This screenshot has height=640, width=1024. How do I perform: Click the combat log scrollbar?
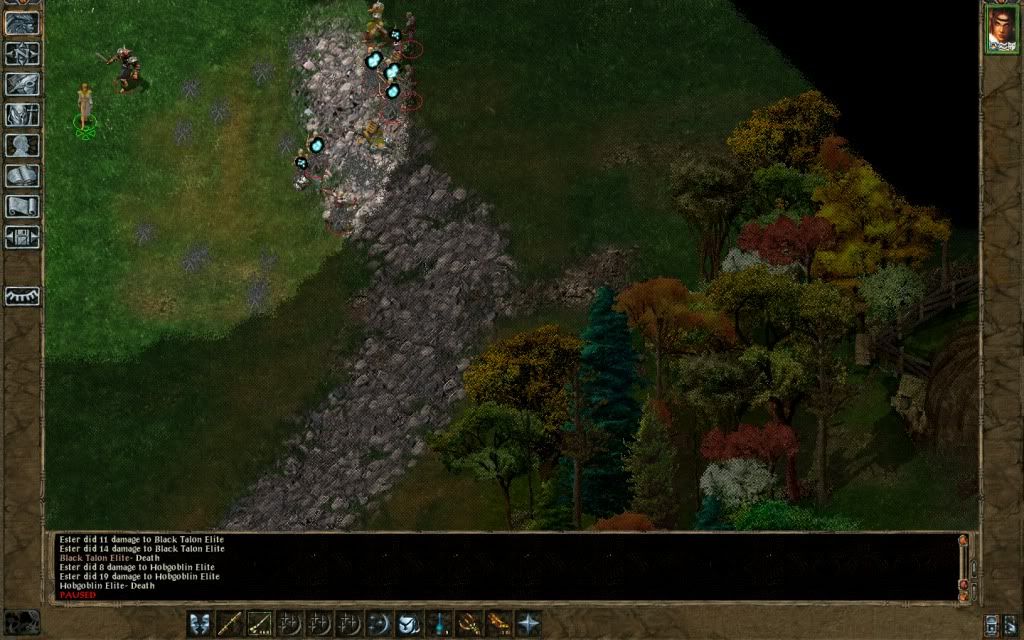click(963, 565)
